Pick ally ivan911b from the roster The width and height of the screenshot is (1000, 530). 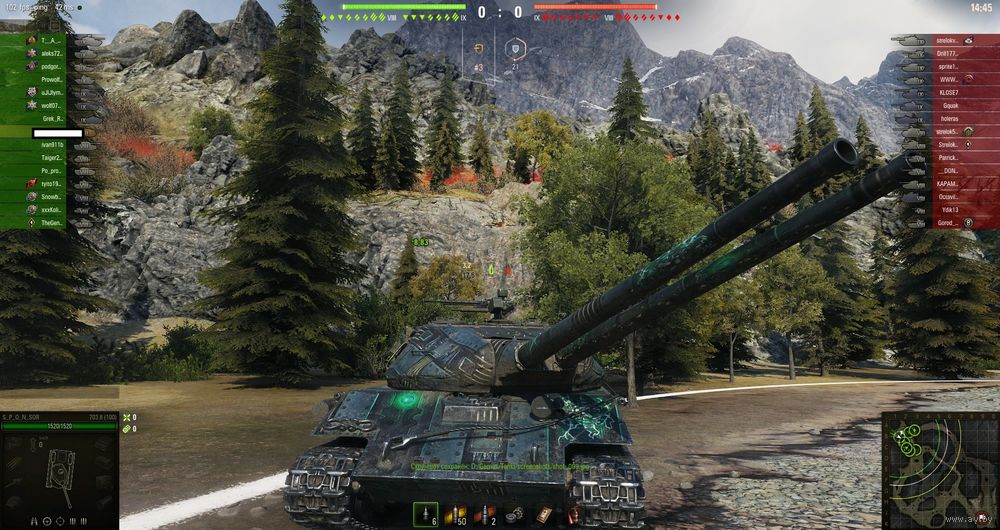[x=52, y=145]
